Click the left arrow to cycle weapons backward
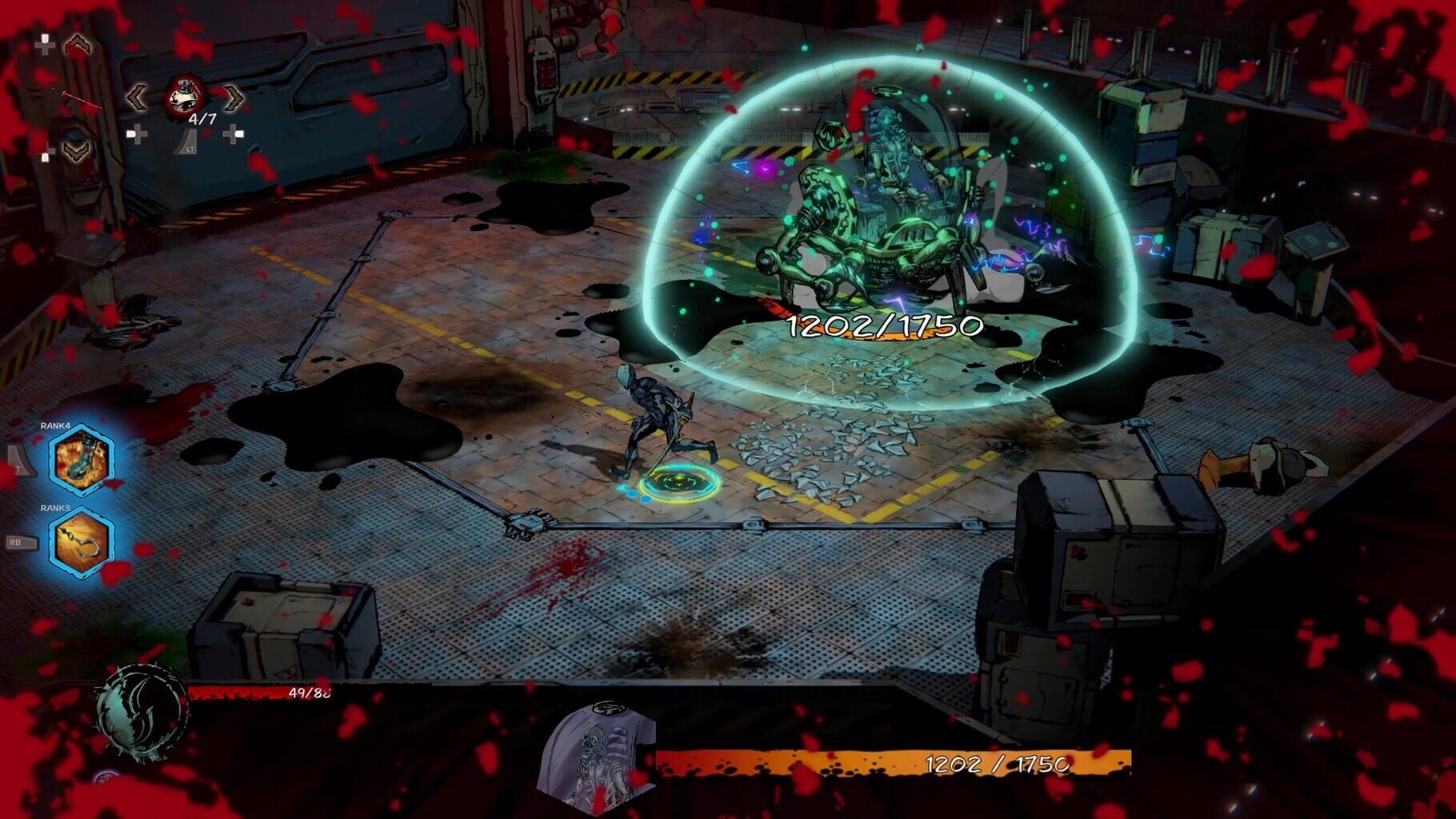 [137, 98]
